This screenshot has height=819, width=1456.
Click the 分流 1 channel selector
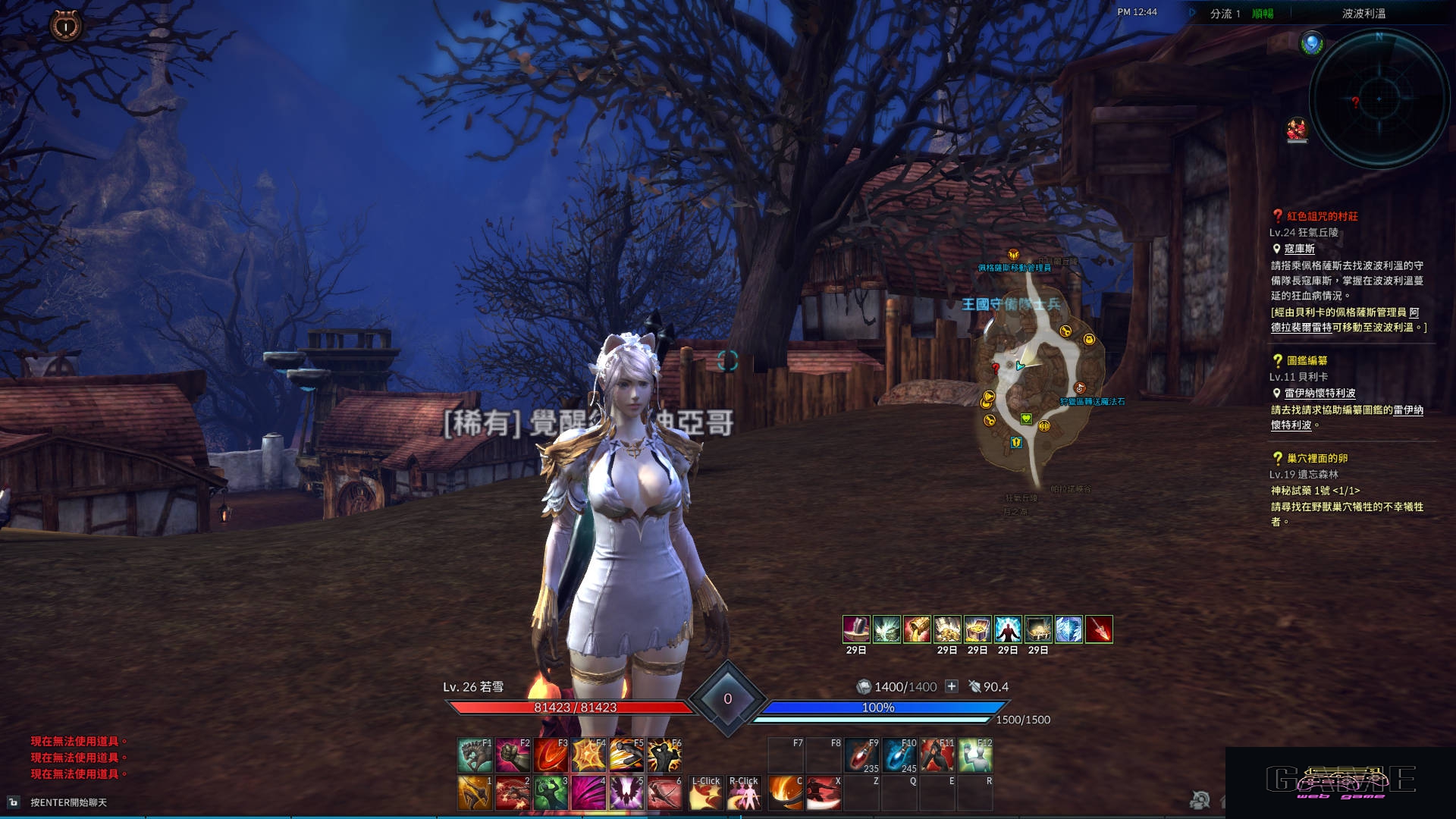coord(1224,14)
